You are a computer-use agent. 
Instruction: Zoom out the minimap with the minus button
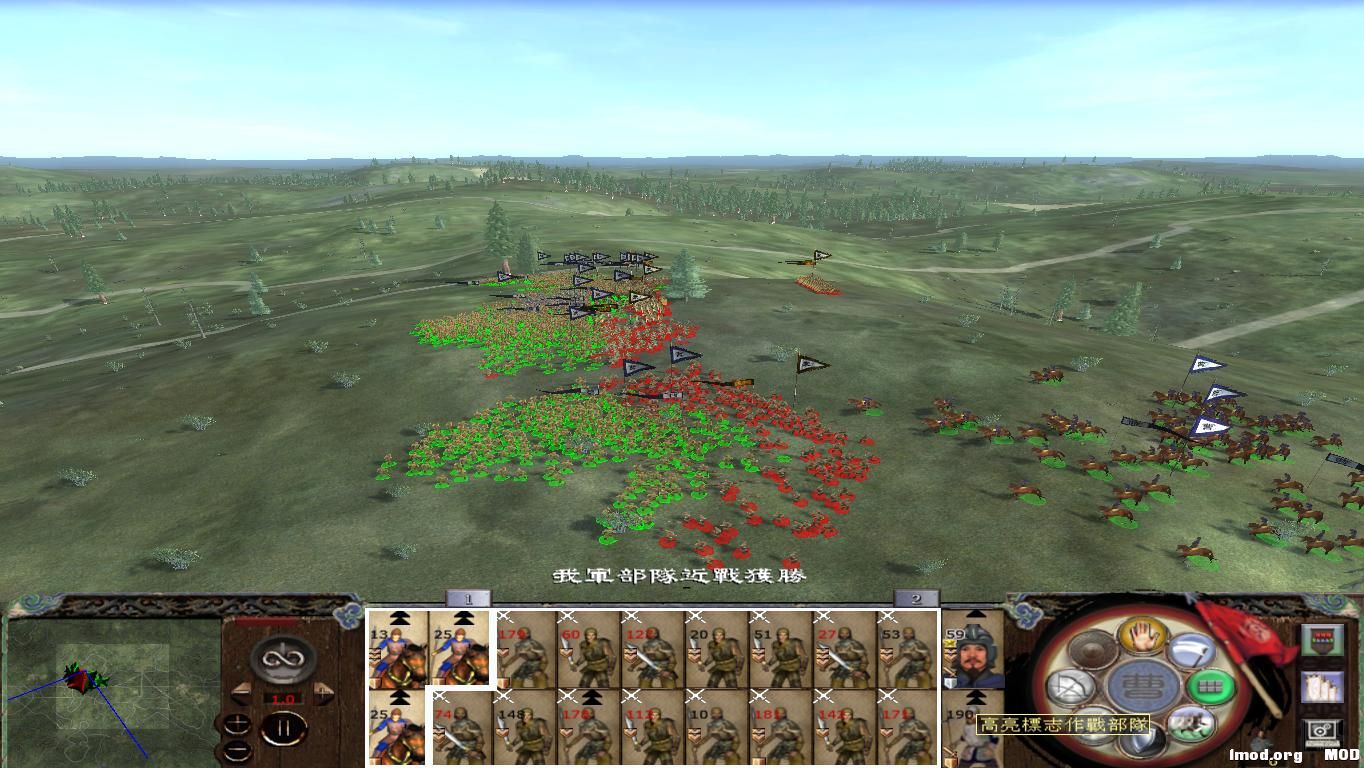click(240, 751)
